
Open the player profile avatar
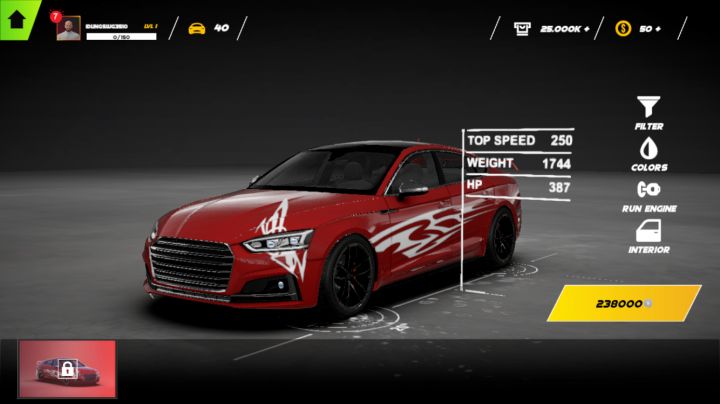(68, 29)
